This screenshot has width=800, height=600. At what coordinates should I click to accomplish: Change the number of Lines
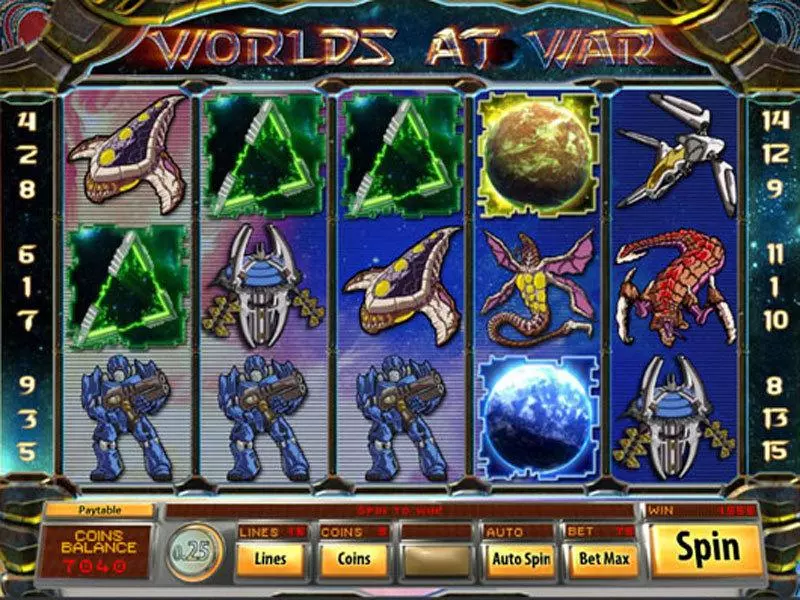click(272, 558)
